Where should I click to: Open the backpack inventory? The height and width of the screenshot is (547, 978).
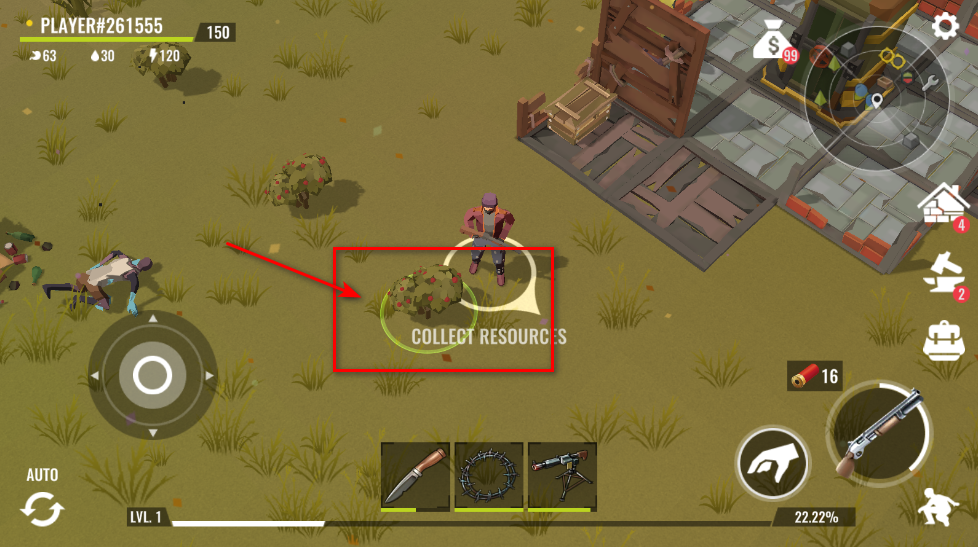tap(944, 340)
